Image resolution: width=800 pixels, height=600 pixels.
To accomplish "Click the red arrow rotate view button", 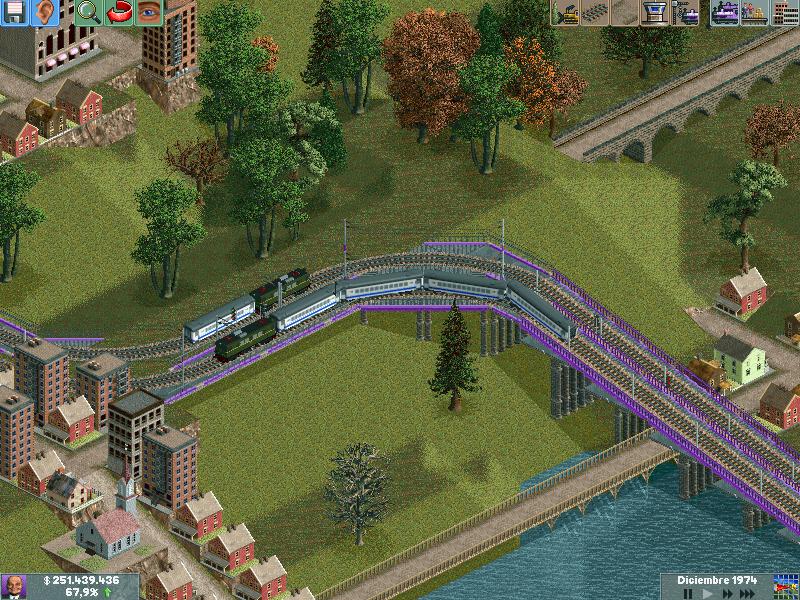I will point(119,13).
